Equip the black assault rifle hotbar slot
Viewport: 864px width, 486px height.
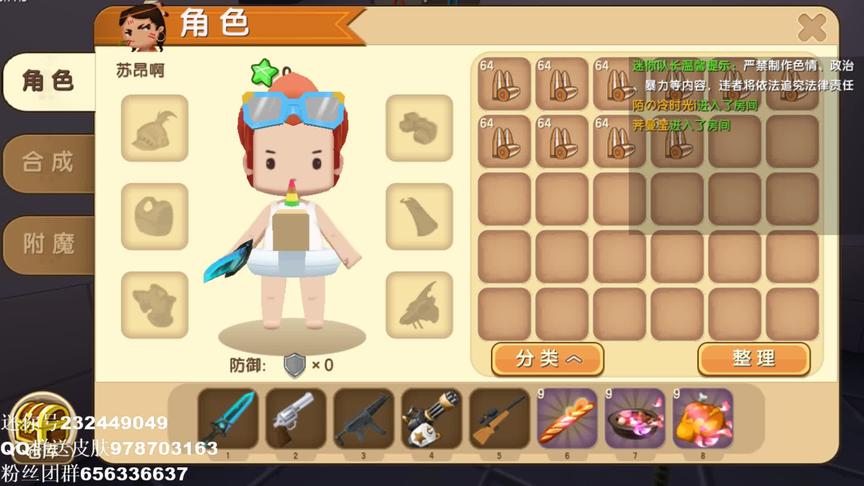point(363,418)
